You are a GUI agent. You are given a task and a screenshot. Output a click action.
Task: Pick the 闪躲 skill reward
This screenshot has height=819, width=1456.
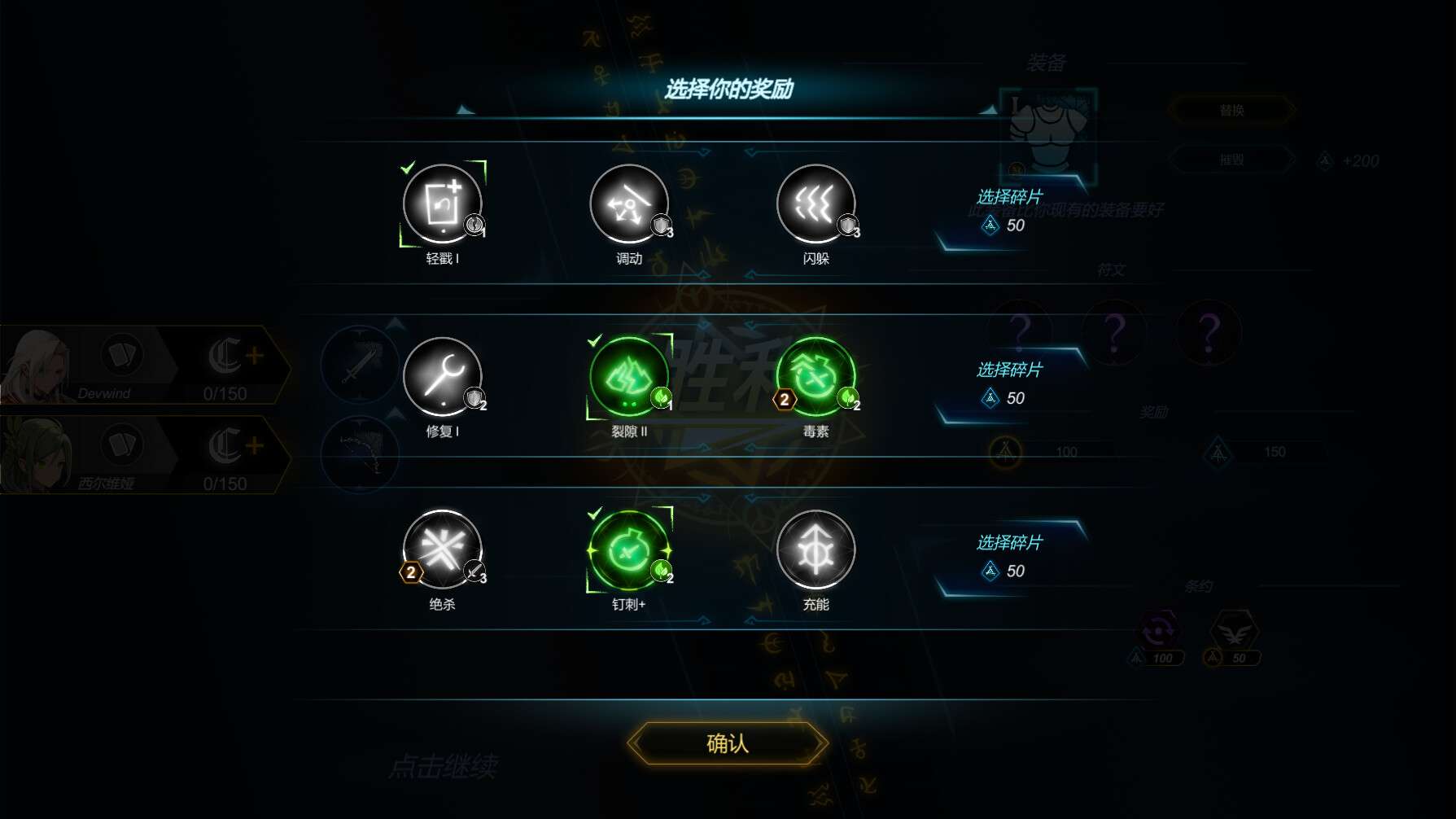(x=815, y=204)
